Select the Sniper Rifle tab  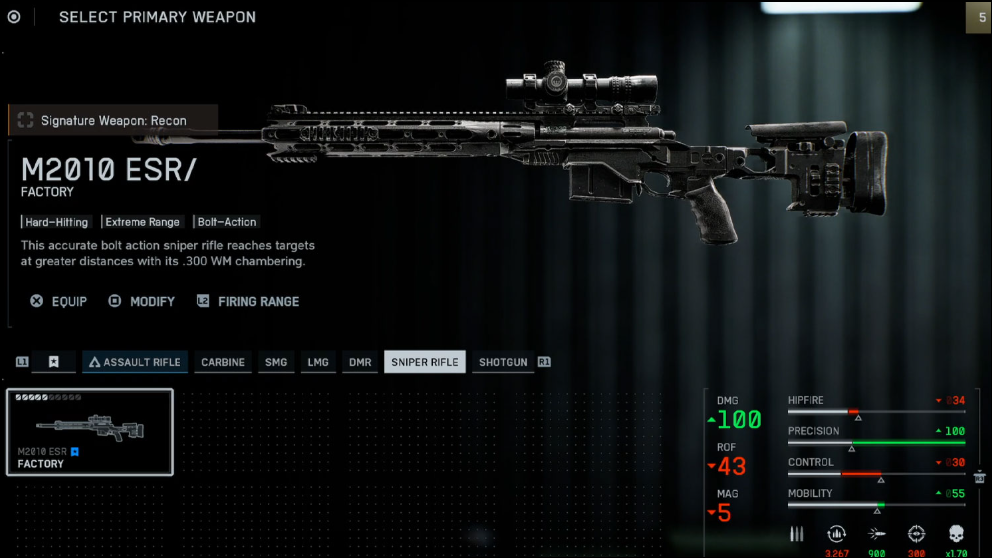coord(425,362)
